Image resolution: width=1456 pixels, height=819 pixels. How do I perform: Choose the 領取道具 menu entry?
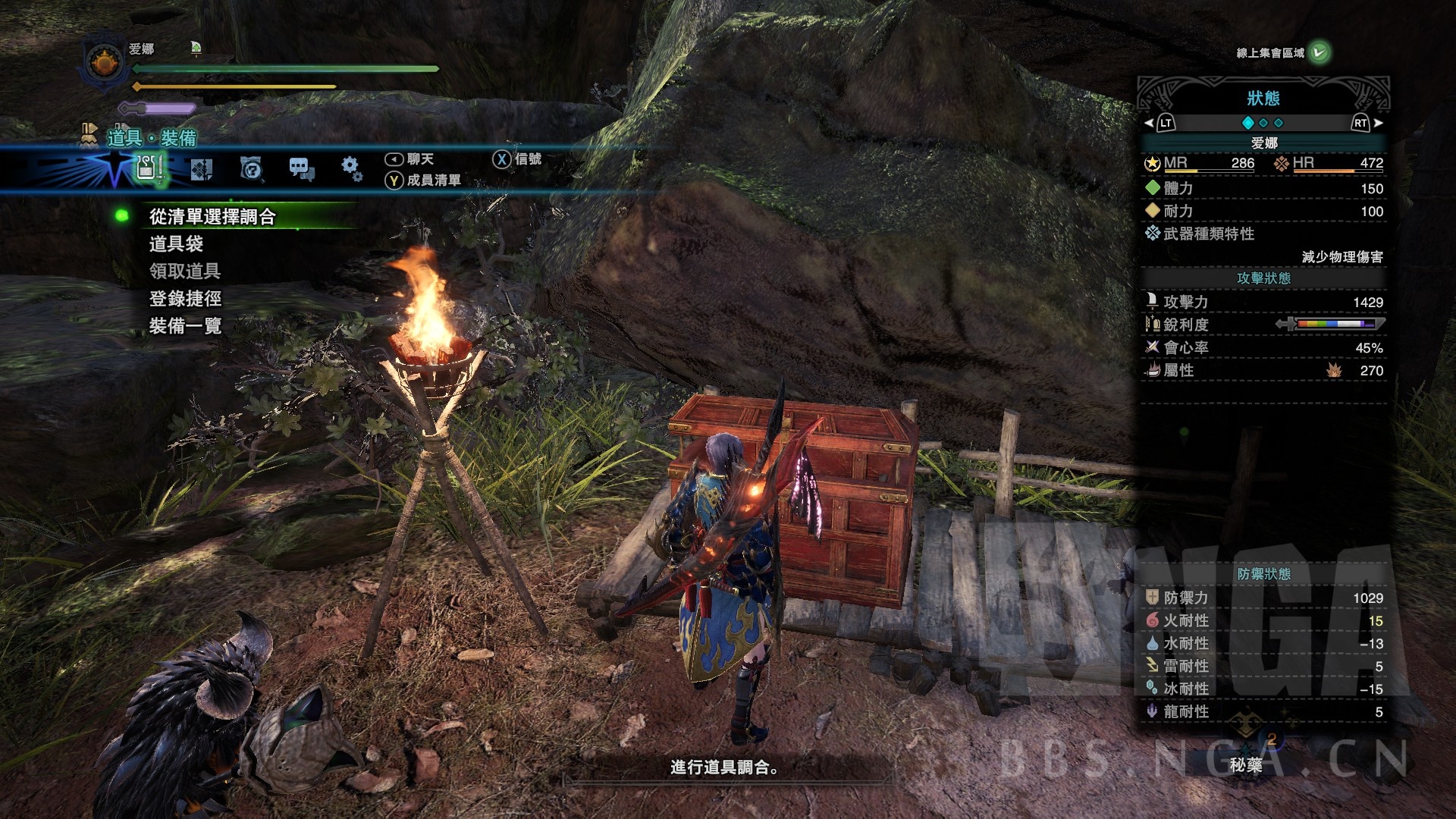click(184, 271)
